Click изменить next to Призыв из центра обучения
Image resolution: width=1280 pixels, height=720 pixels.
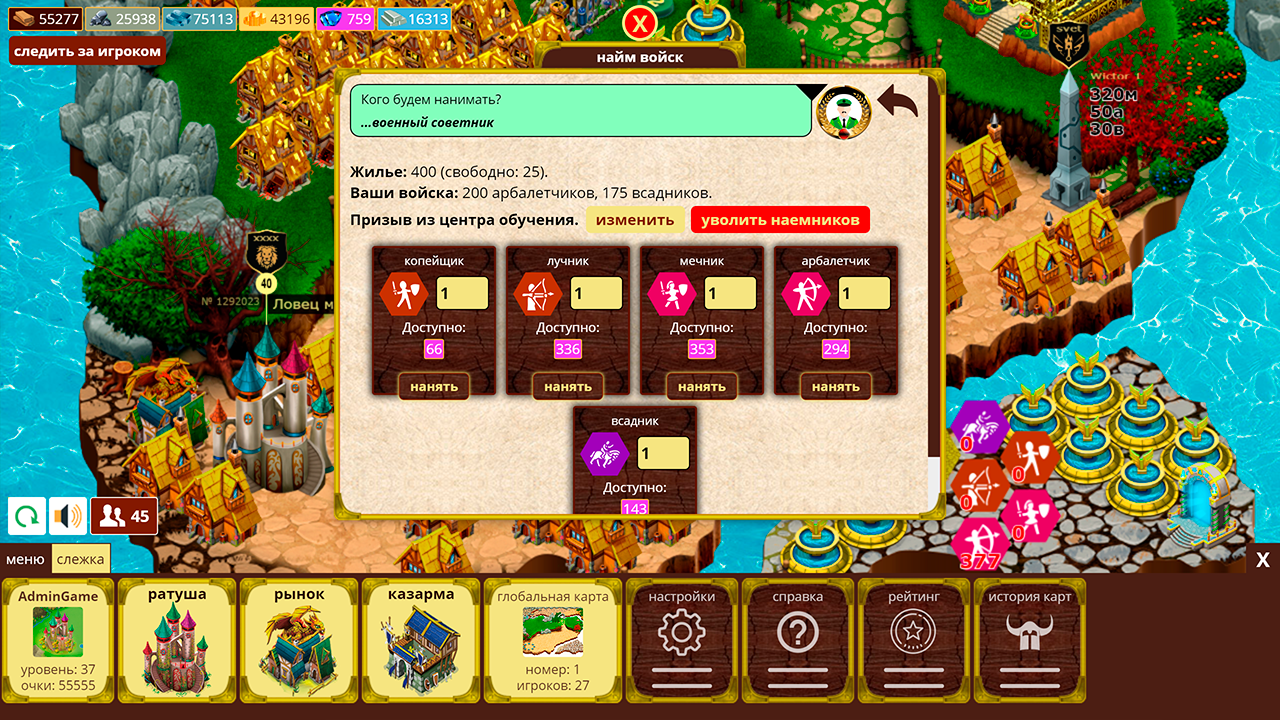click(x=636, y=219)
